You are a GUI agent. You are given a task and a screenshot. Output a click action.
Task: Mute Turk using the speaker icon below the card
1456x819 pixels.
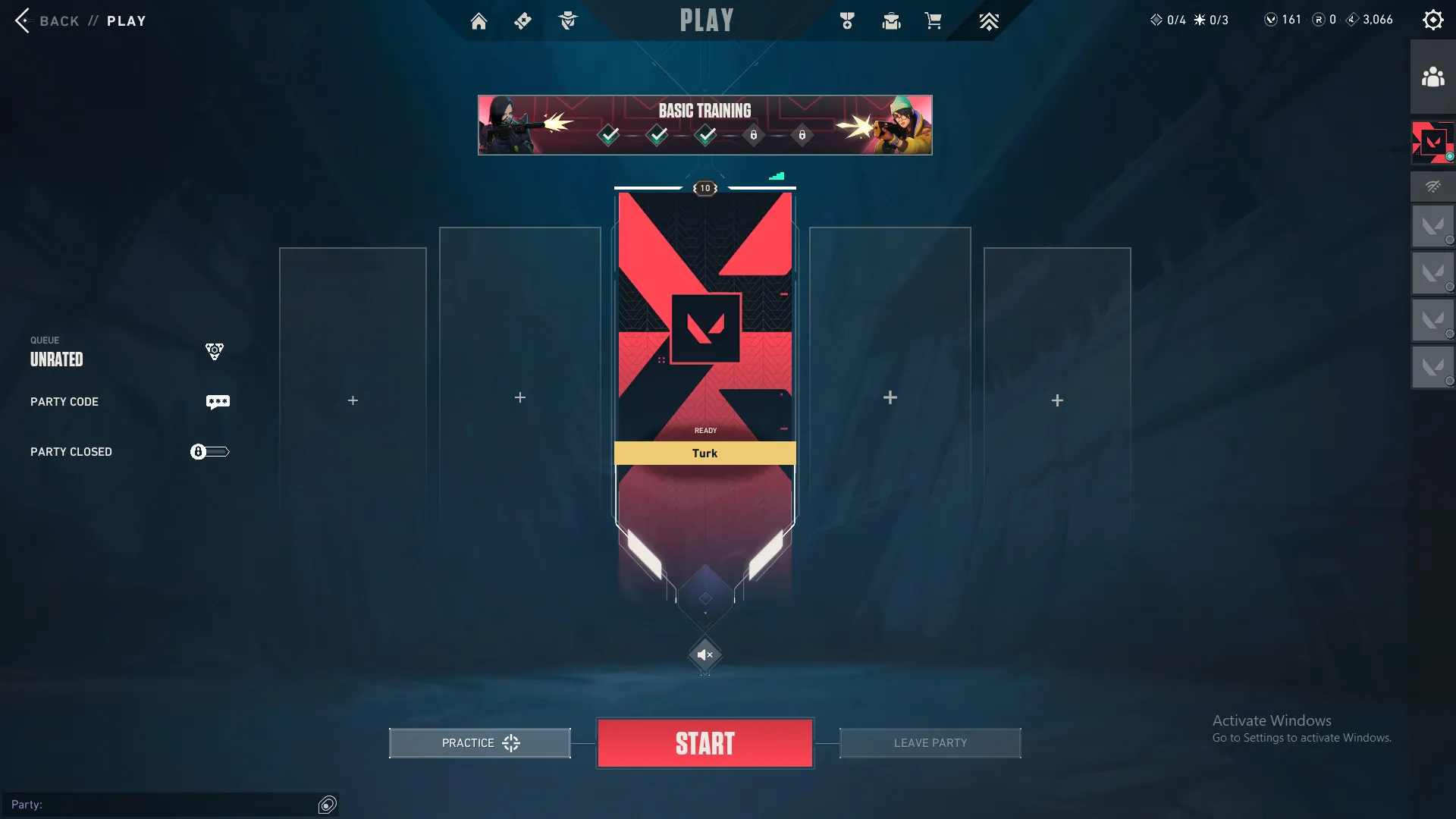point(705,655)
